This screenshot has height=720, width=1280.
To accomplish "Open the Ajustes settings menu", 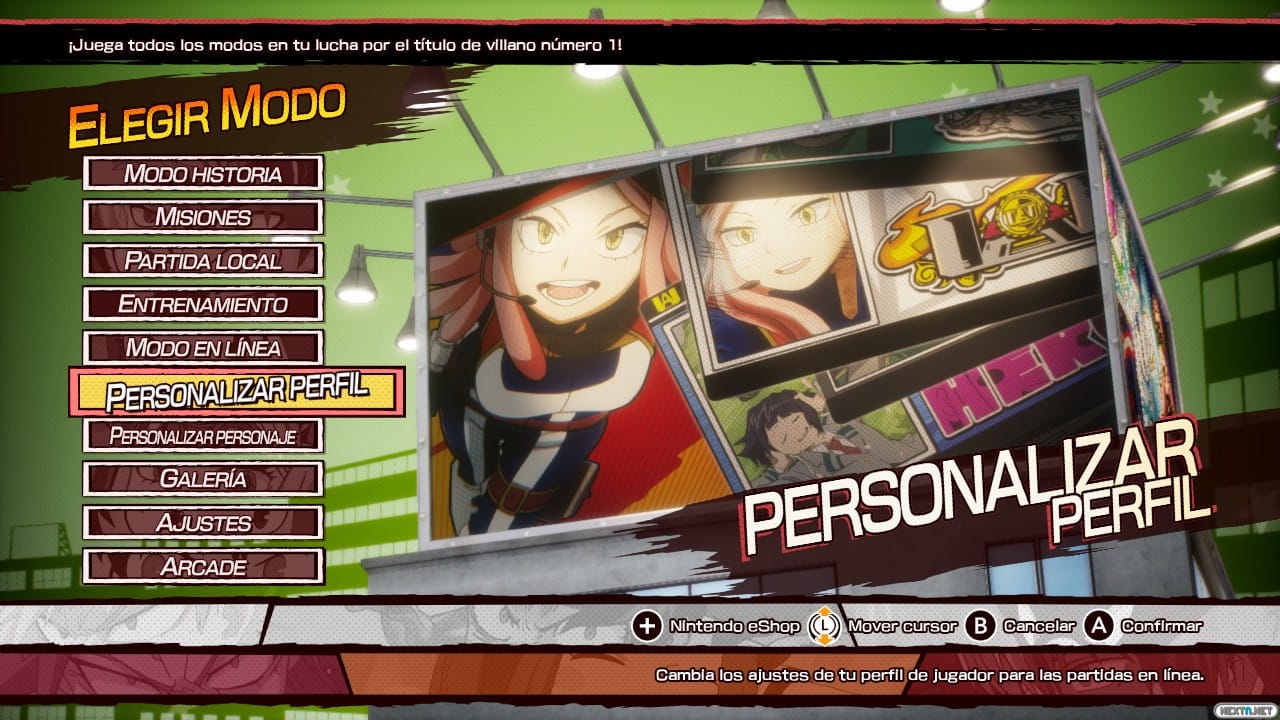I will point(203,522).
